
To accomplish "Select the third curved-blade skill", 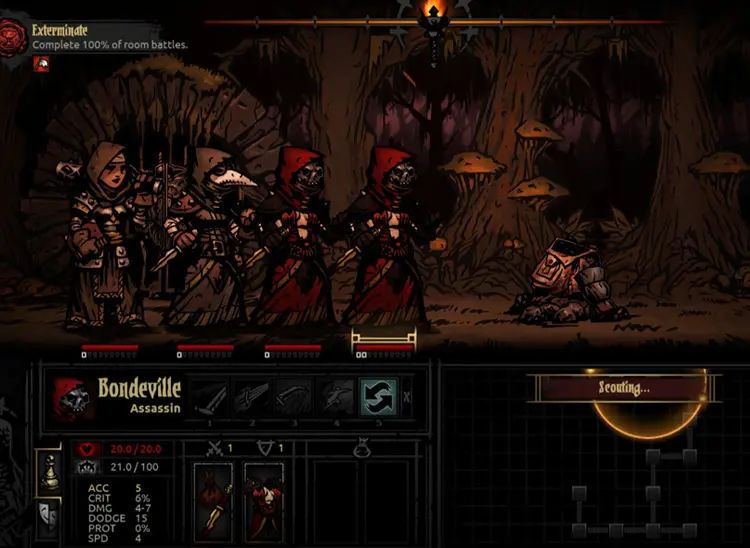I will tap(293, 397).
